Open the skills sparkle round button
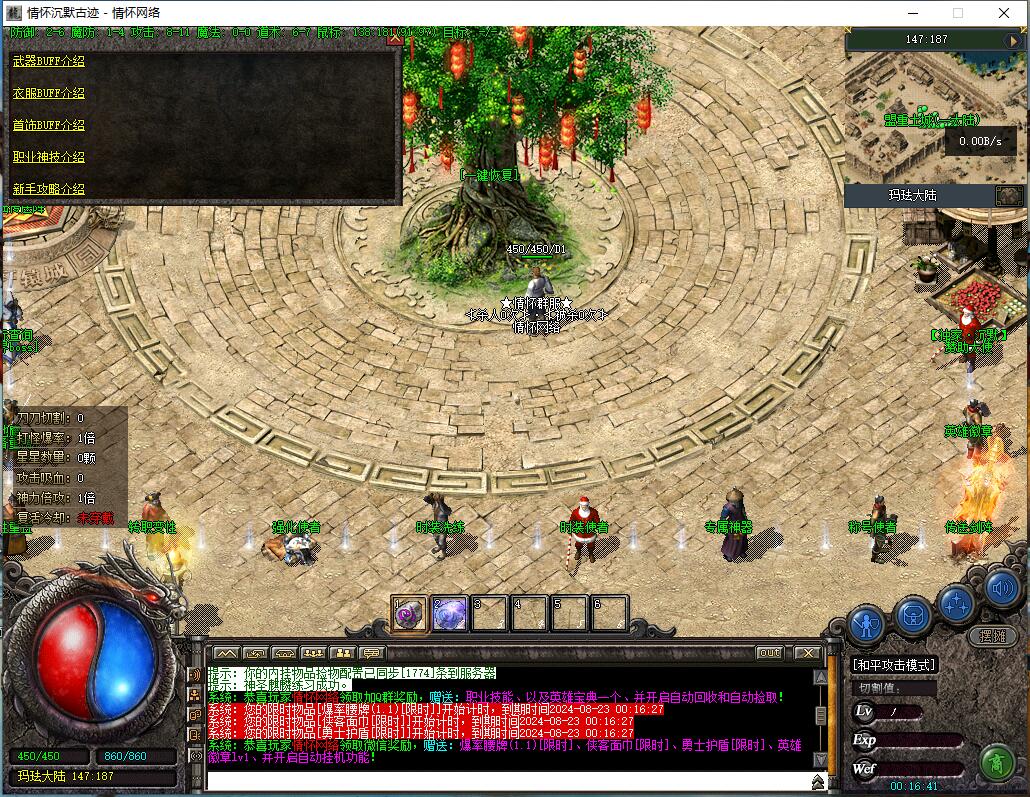This screenshot has width=1030, height=797. (x=957, y=602)
